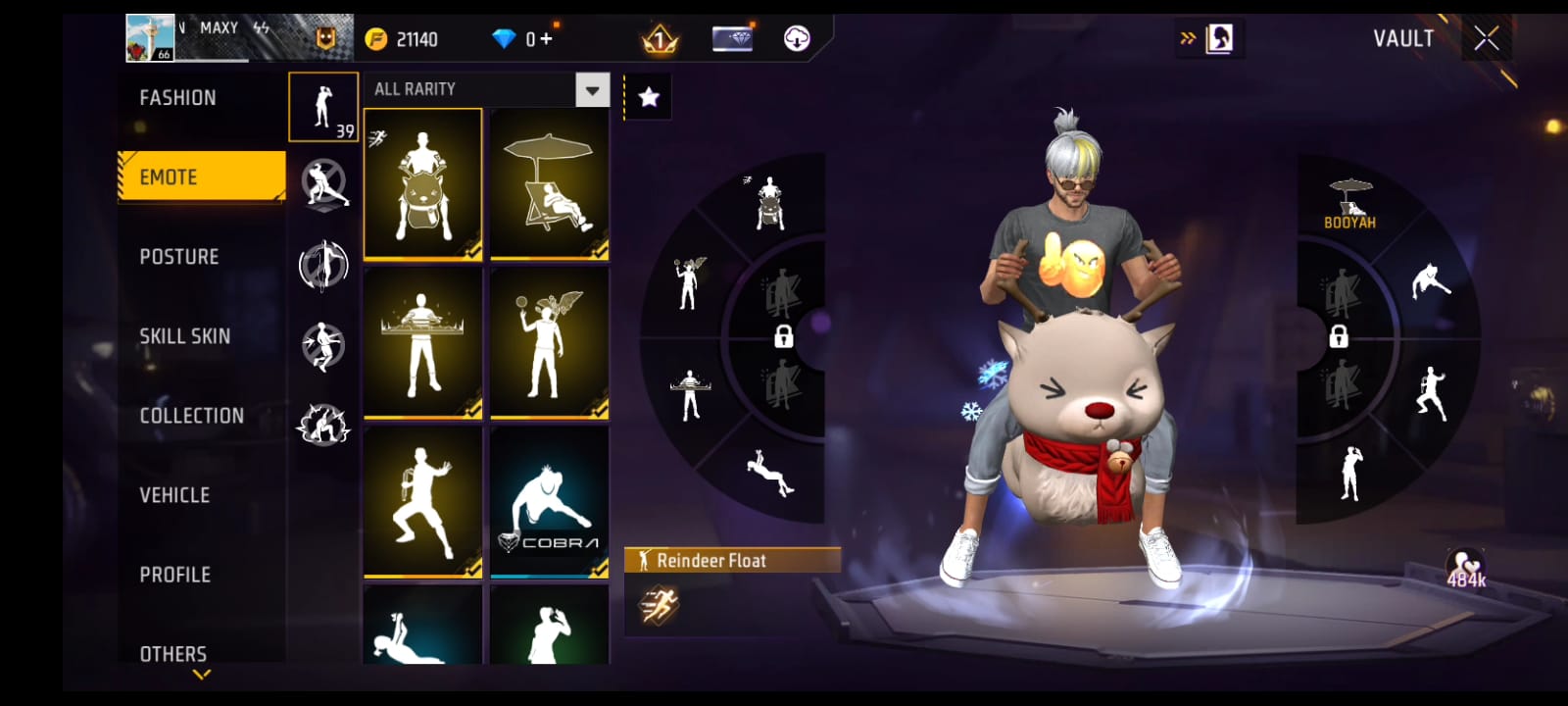The height and width of the screenshot is (706, 1568).
Task: Toggle the locked slot on the emote wheel
Action: point(784,338)
